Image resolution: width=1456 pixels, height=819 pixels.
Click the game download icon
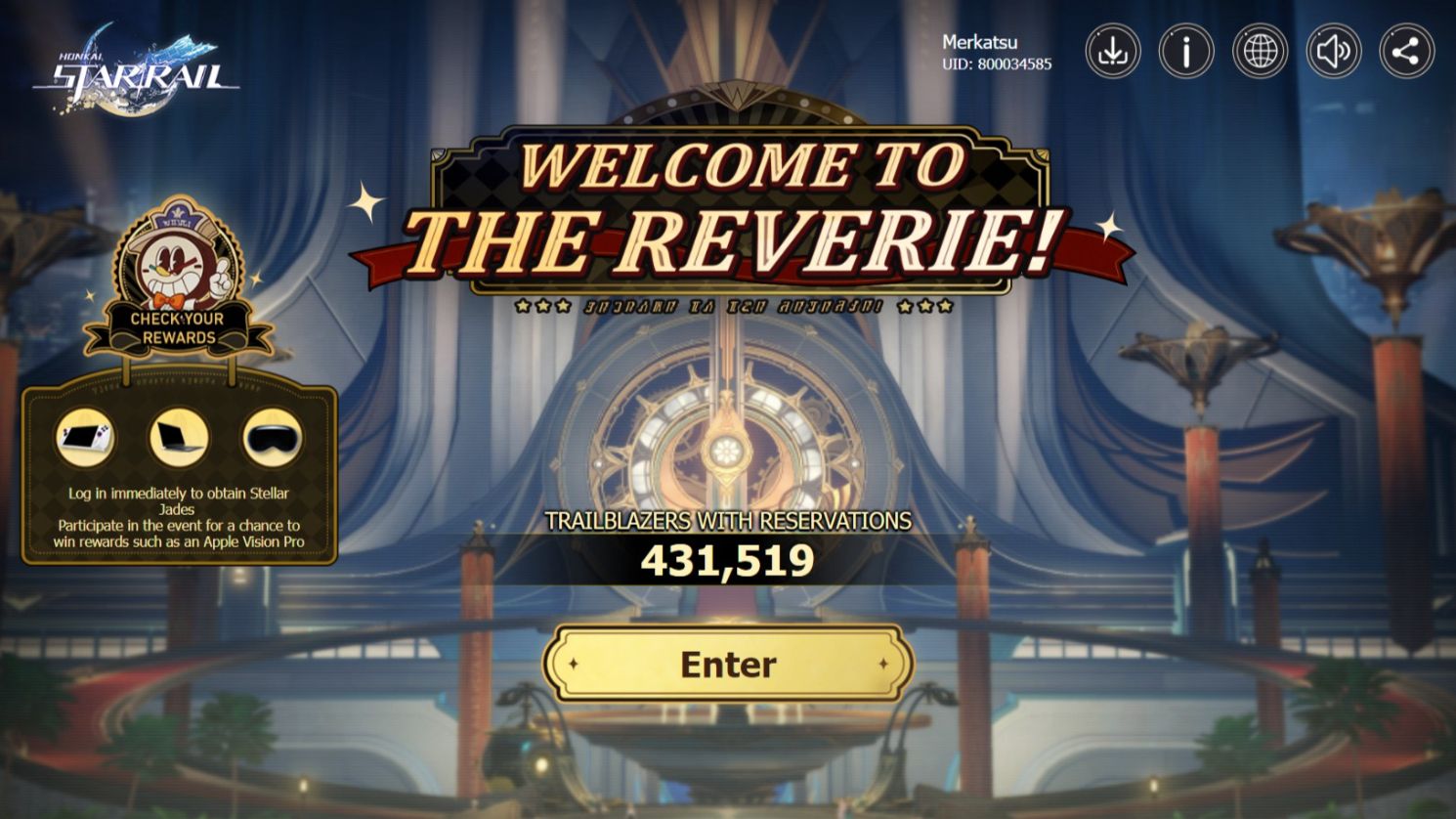pos(1112,49)
